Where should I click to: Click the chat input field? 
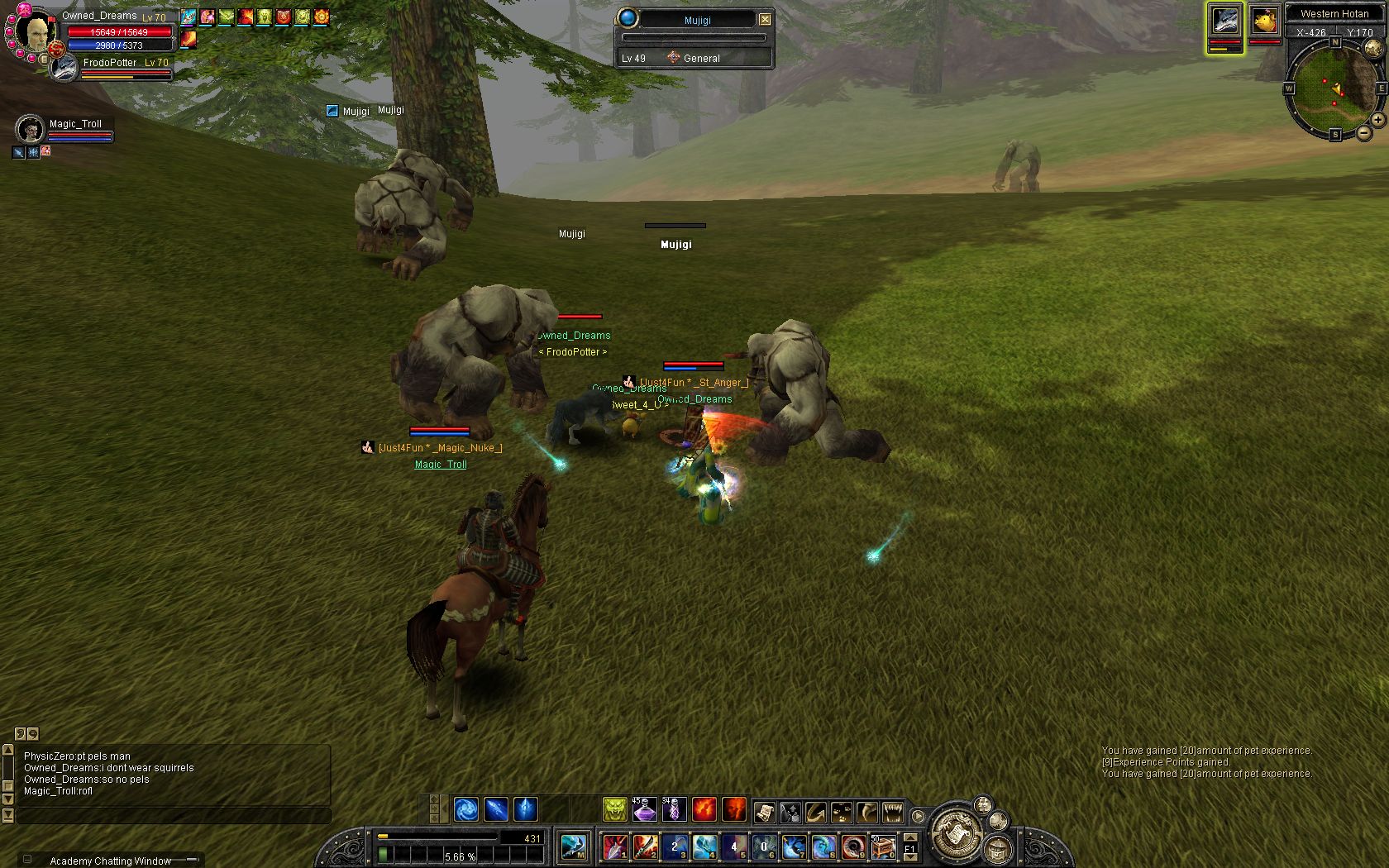tap(174, 816)
